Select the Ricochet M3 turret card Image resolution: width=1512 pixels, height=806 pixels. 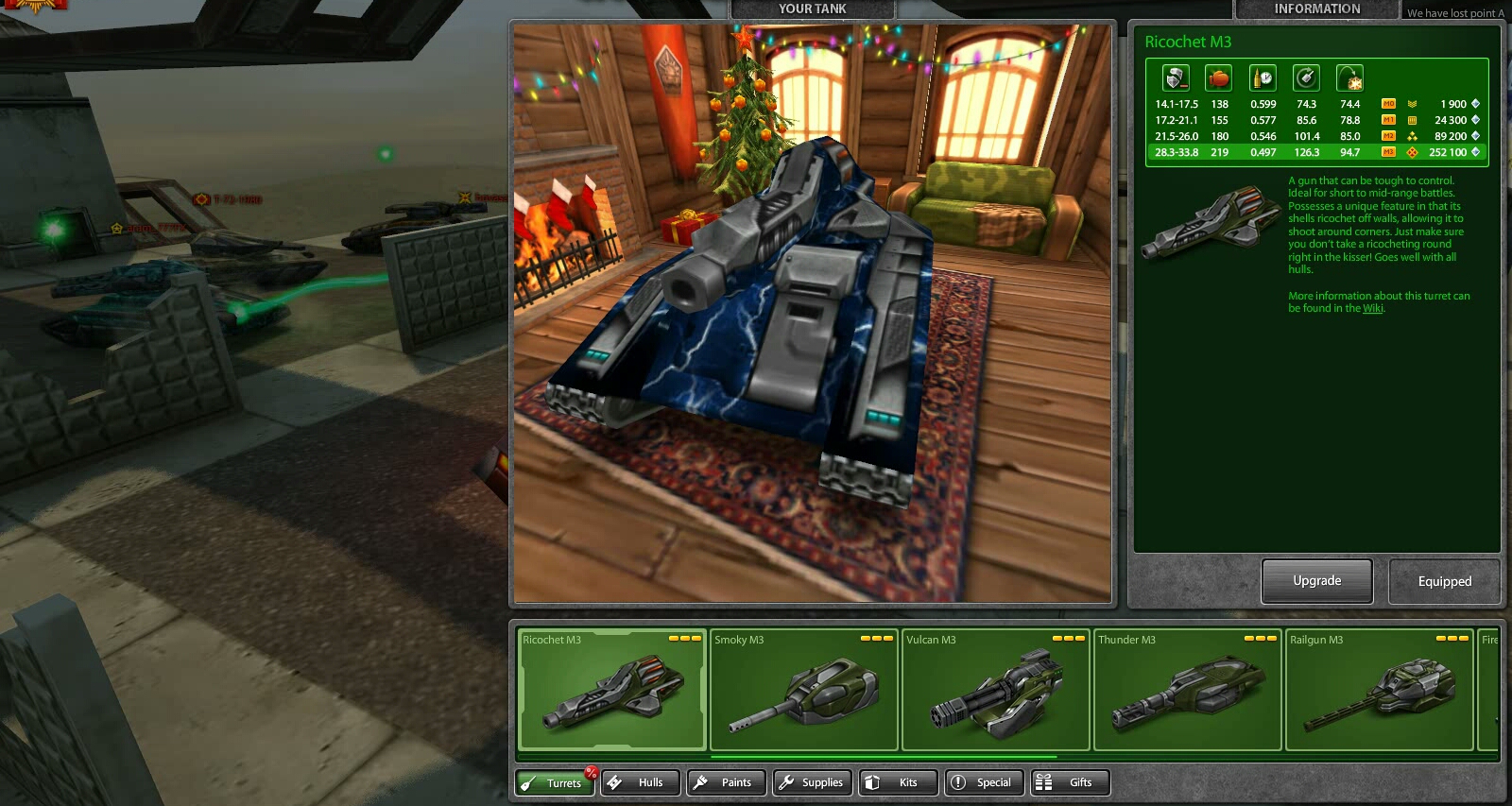click(612, 690)
